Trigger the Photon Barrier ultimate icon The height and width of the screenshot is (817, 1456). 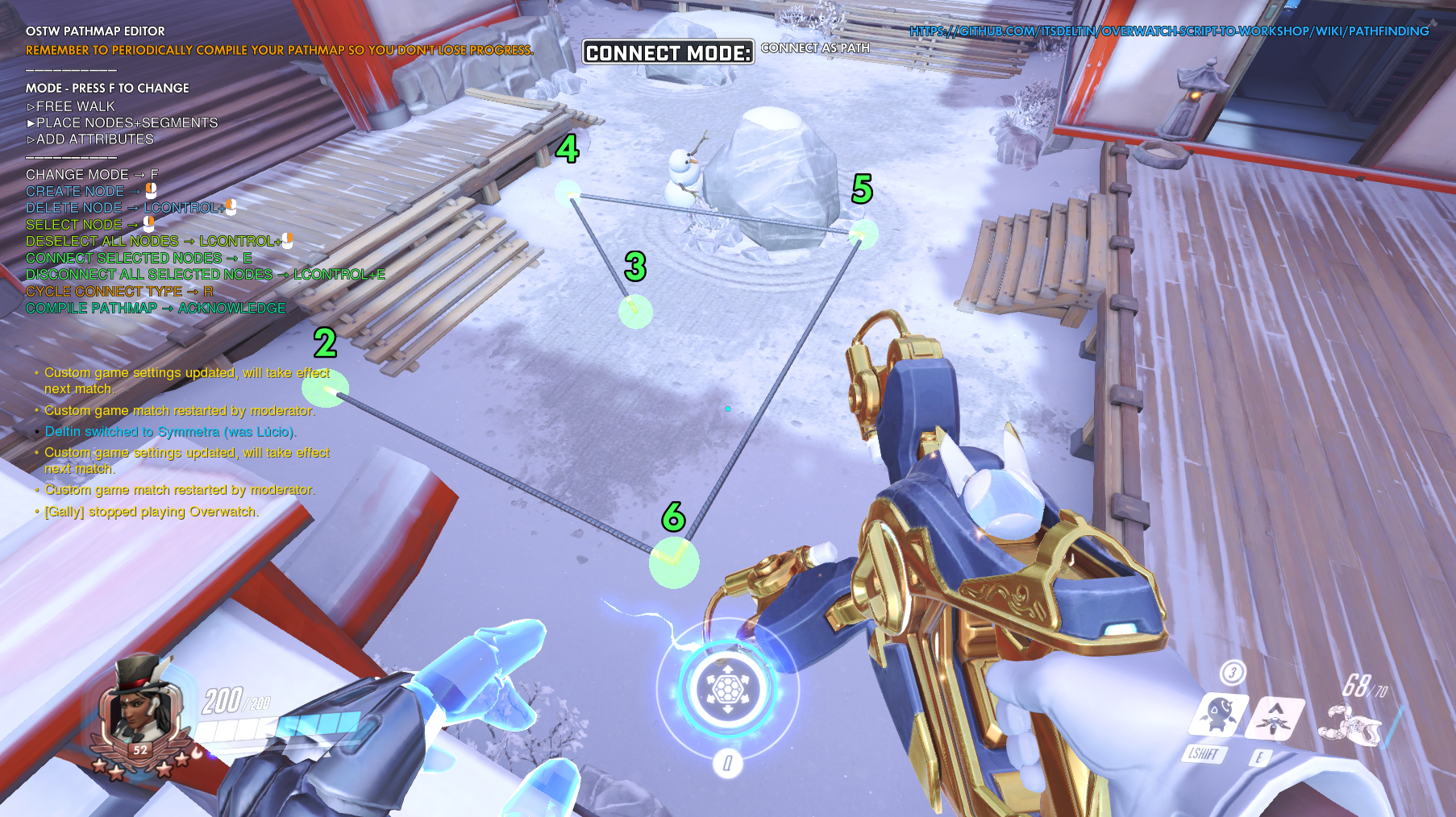(x=726, y=690)
